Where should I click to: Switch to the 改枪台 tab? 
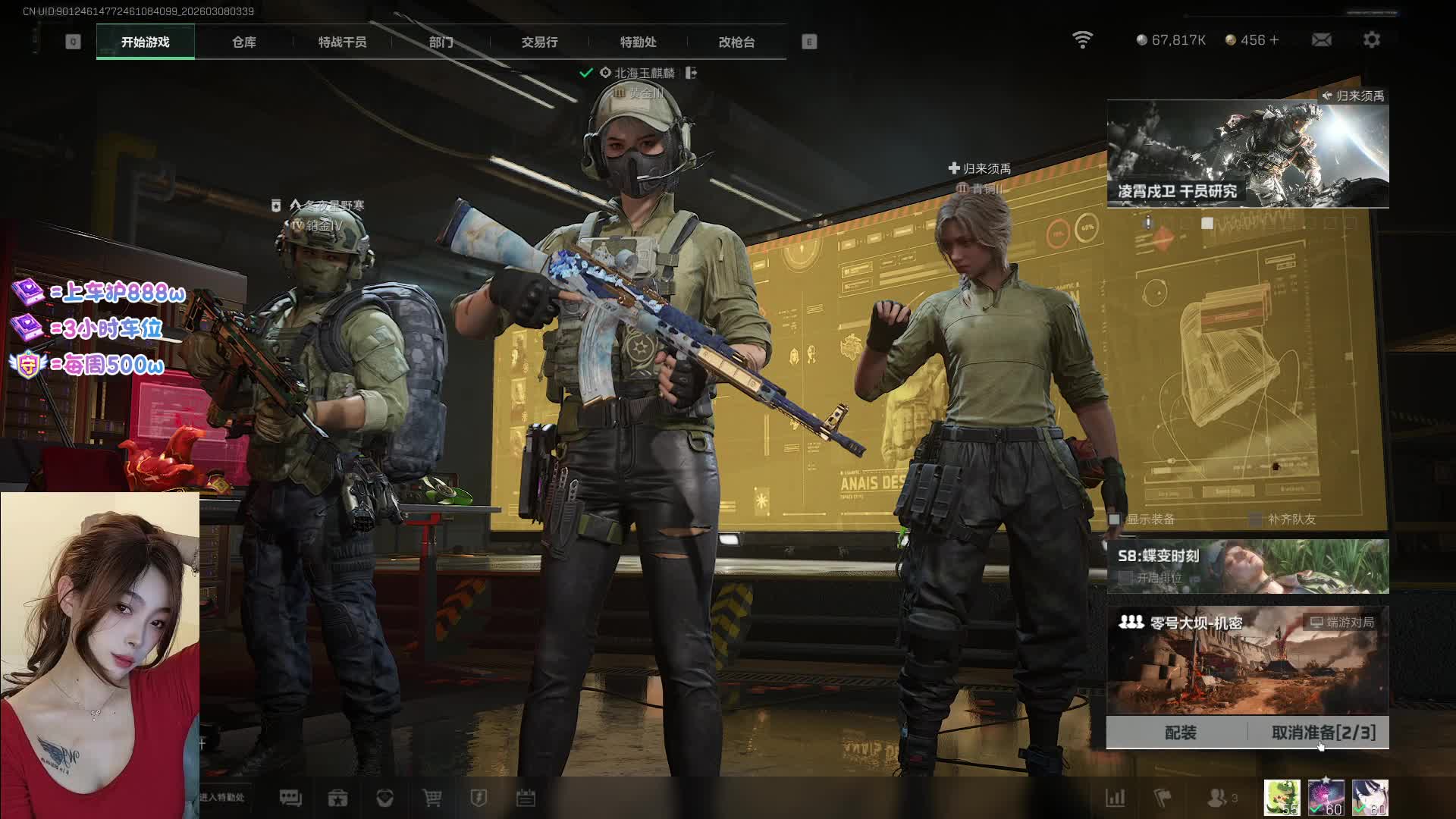(736, 42)
